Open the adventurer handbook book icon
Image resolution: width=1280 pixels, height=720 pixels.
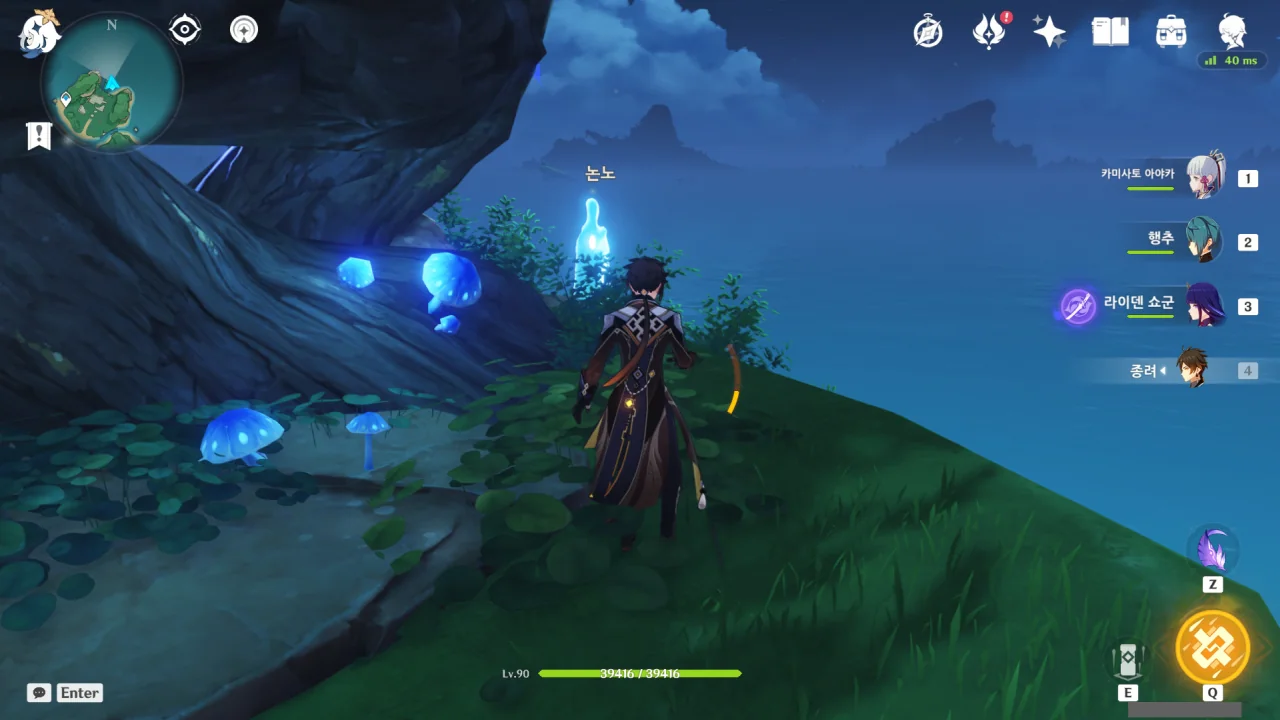(1110, 32)
